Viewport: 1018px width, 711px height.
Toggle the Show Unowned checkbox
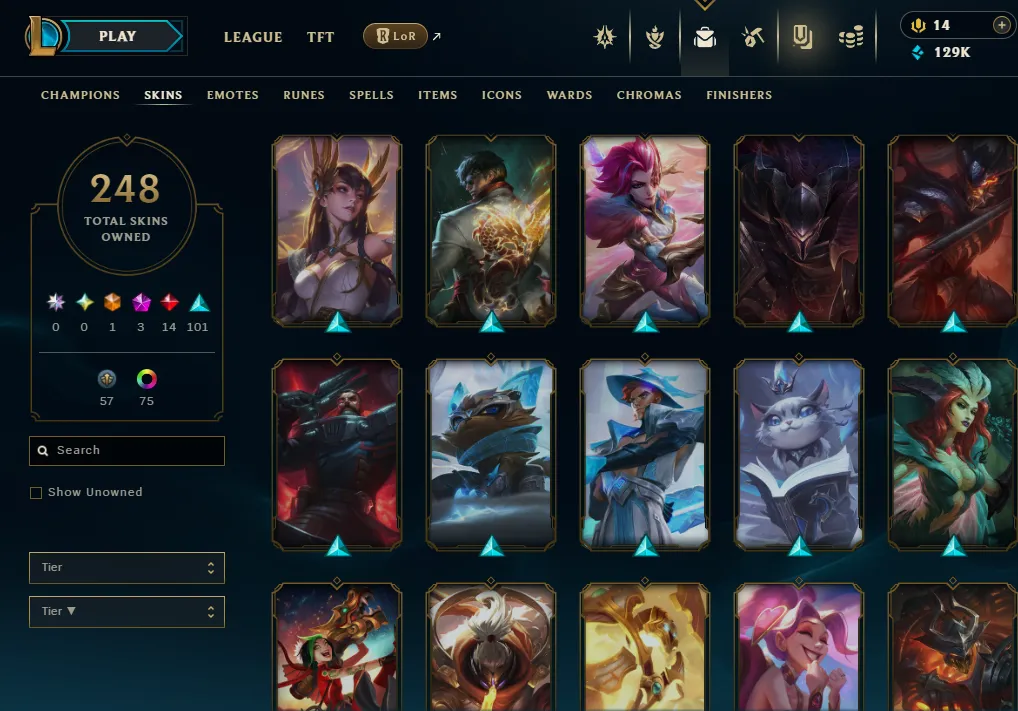36,493
